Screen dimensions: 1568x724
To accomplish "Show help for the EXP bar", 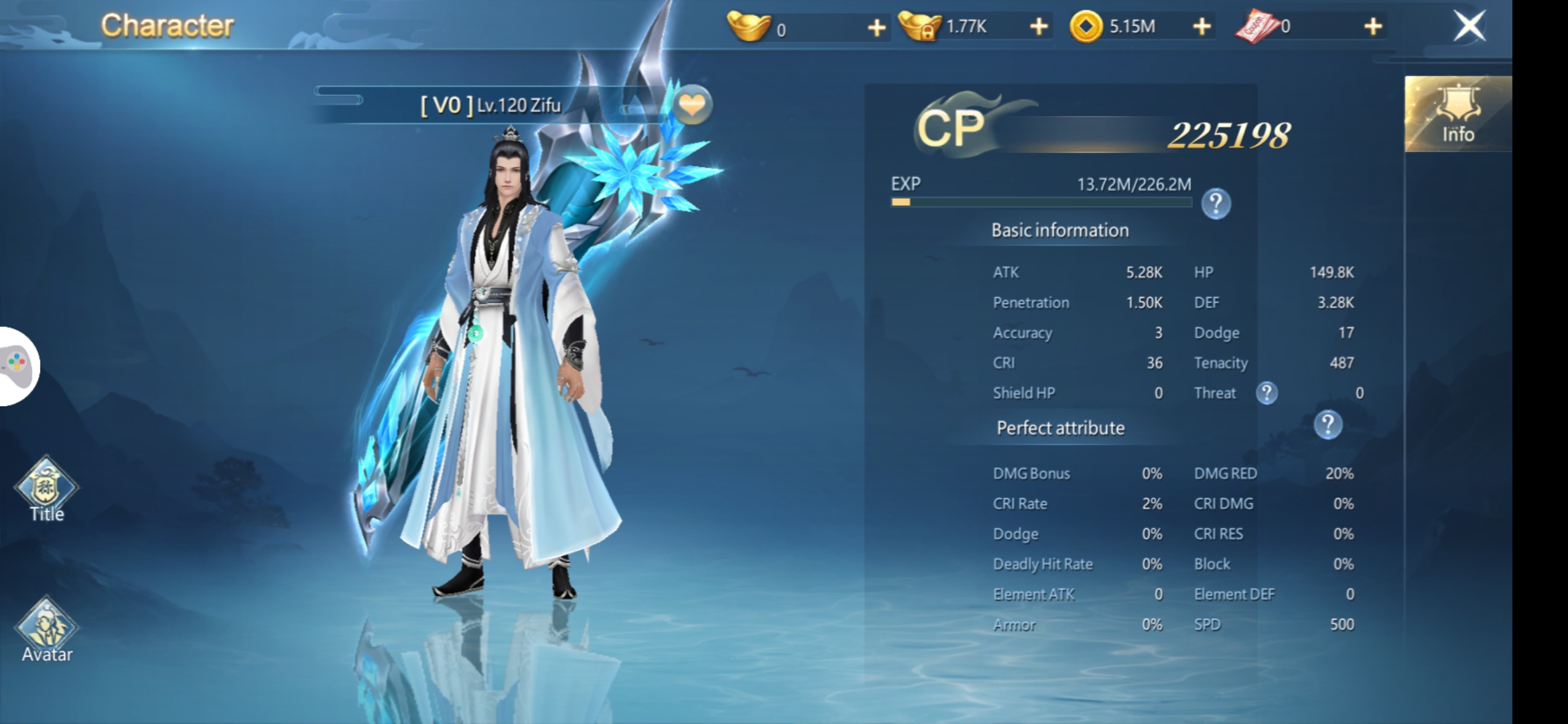I will tap(1216, 203).
